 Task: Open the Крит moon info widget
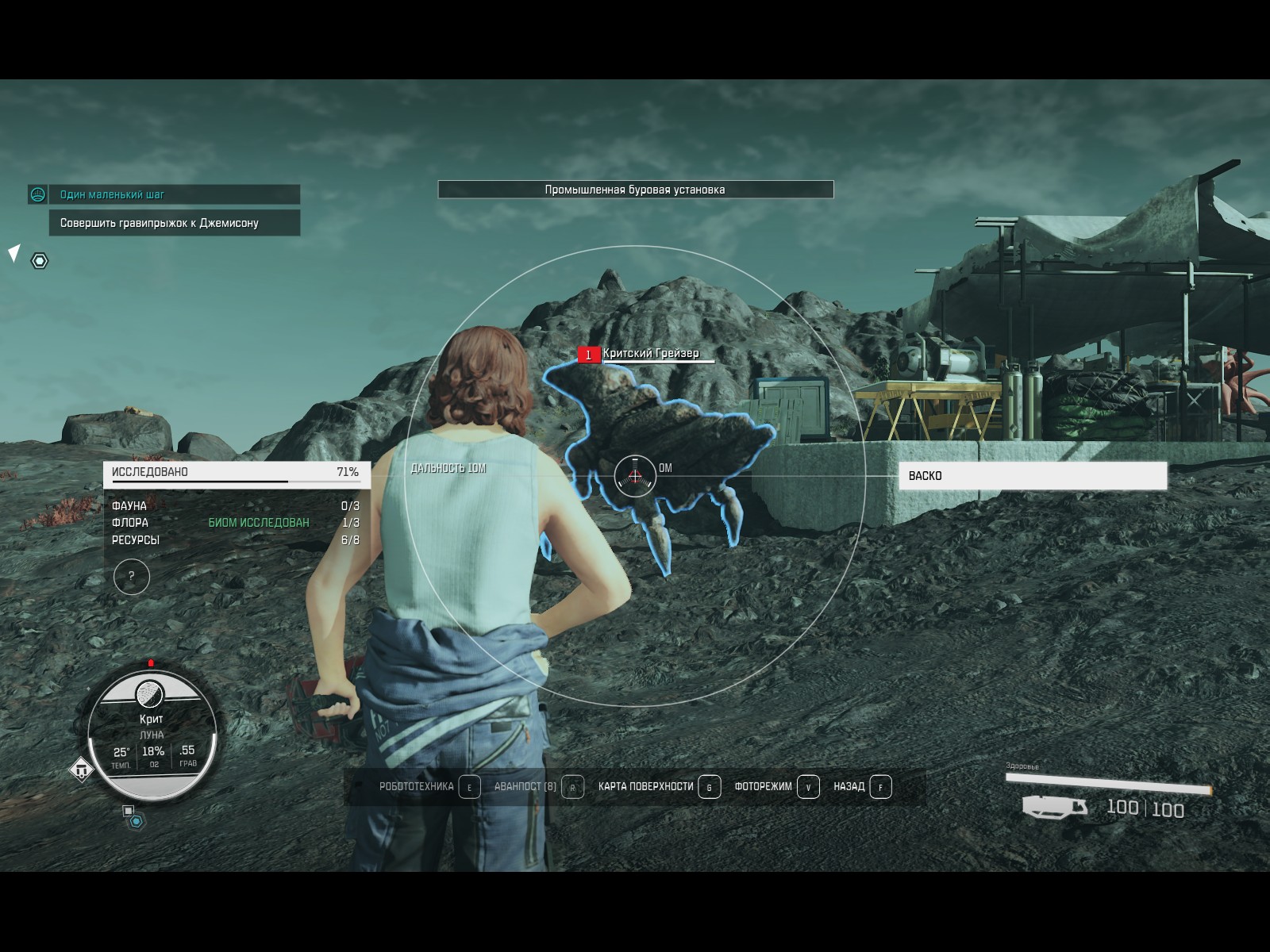(x=152, y=734)
